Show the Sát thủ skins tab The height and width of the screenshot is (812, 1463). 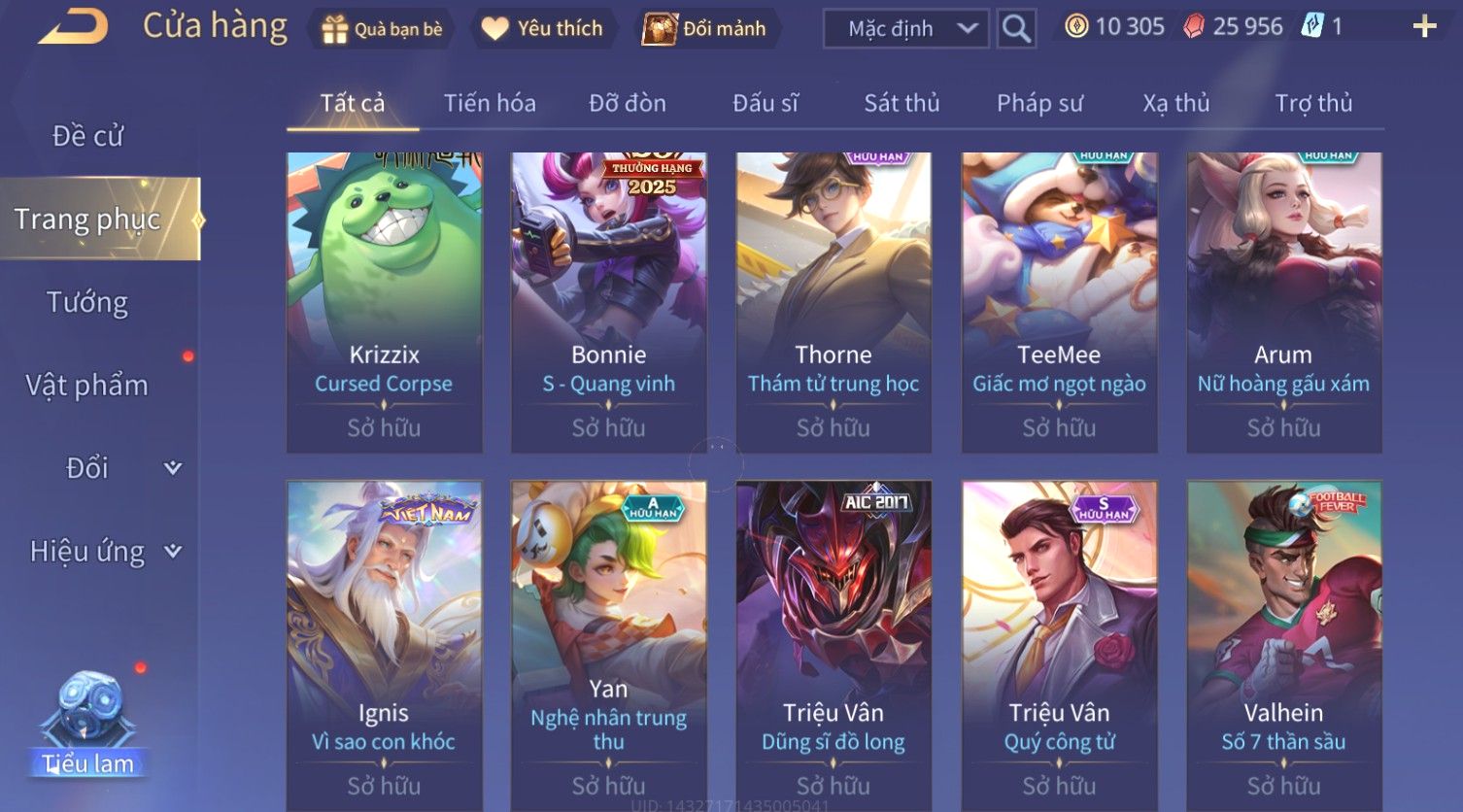coord(902,103)
